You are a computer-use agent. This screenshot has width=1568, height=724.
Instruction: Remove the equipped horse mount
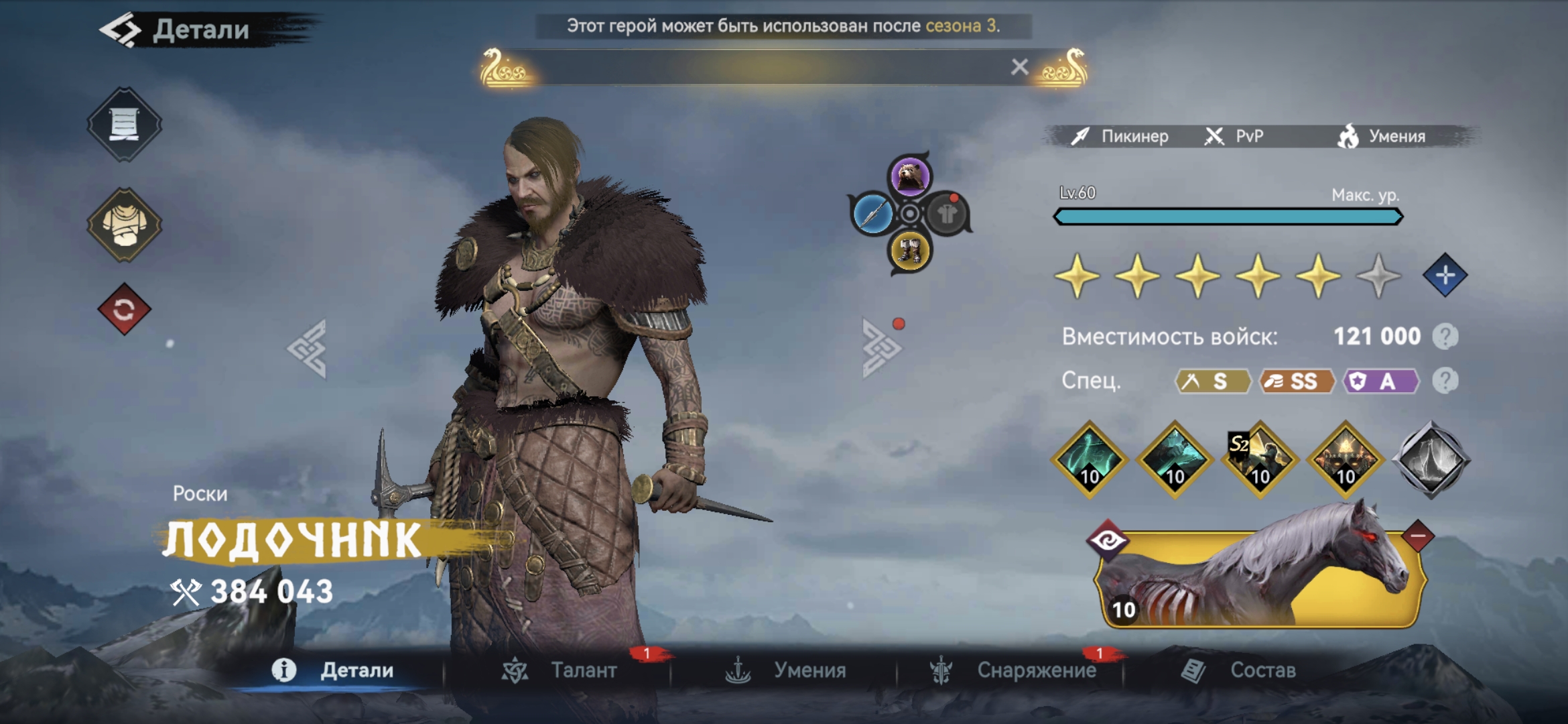[1417, 536]
